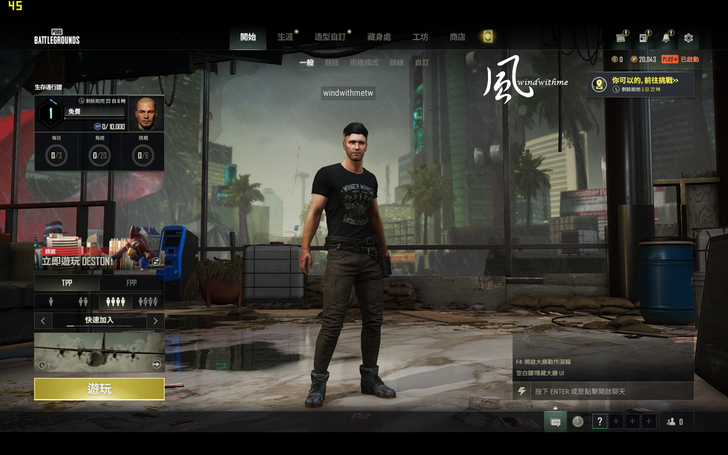Viewport: 728px width, 455px height.
Task: Start matchmaking with the yellow 遊玩 button
Action: pyautogui.click(x=99, y=389)
